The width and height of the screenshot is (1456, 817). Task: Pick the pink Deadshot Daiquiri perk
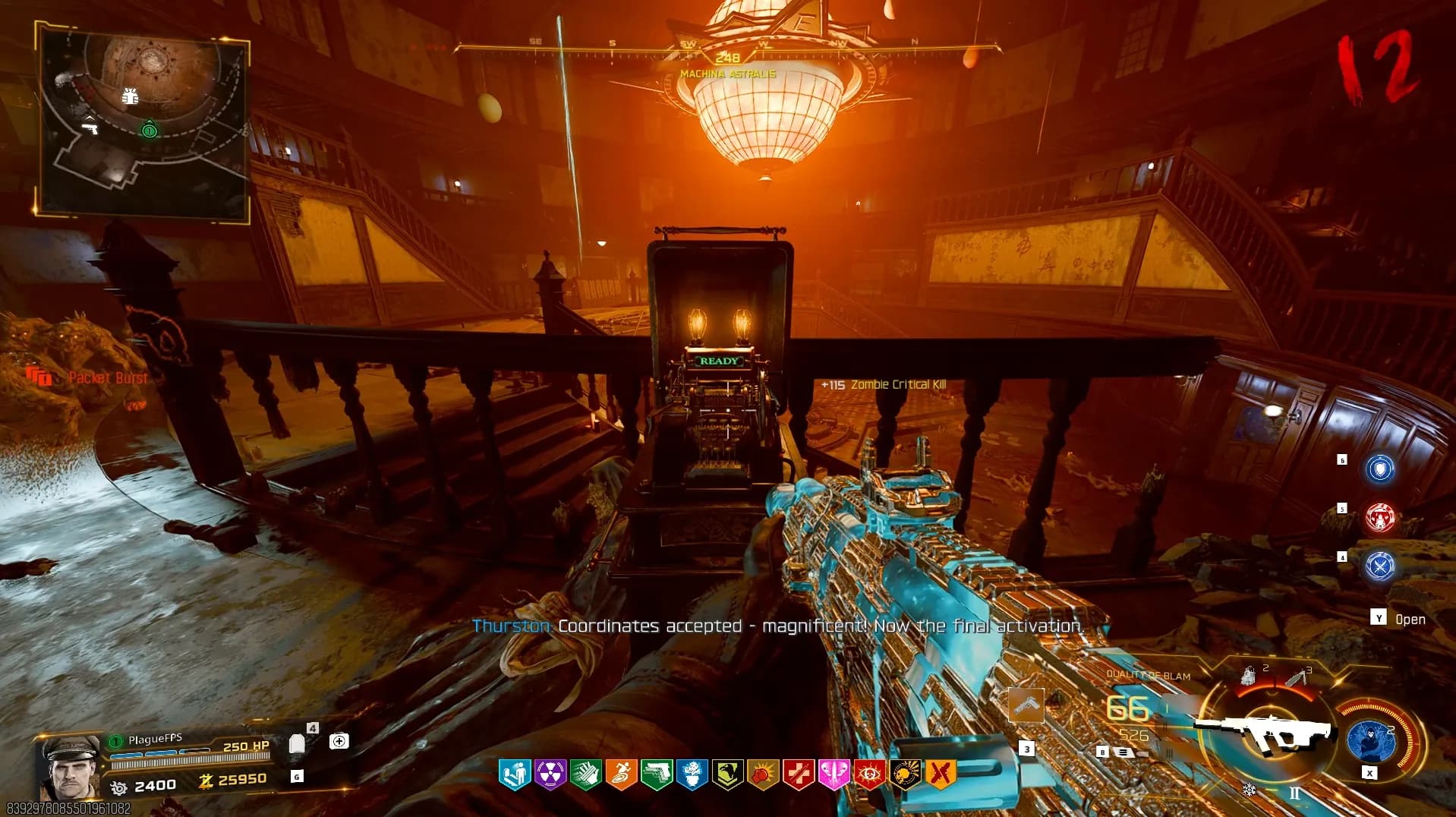[834, 774]
